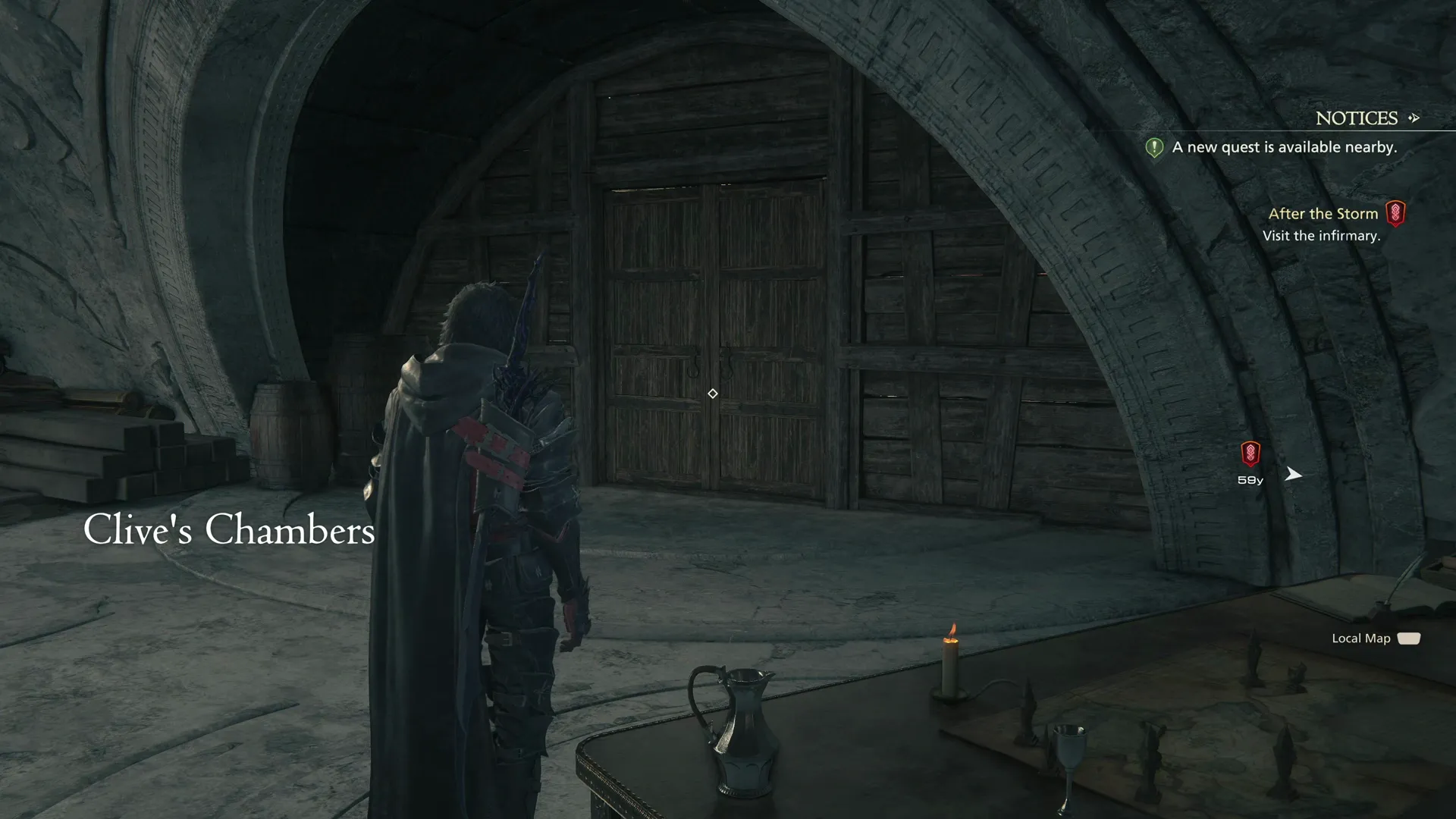Click the red quest marker above 59y
Viewport: 1456px width, 819px height.
1248,453
